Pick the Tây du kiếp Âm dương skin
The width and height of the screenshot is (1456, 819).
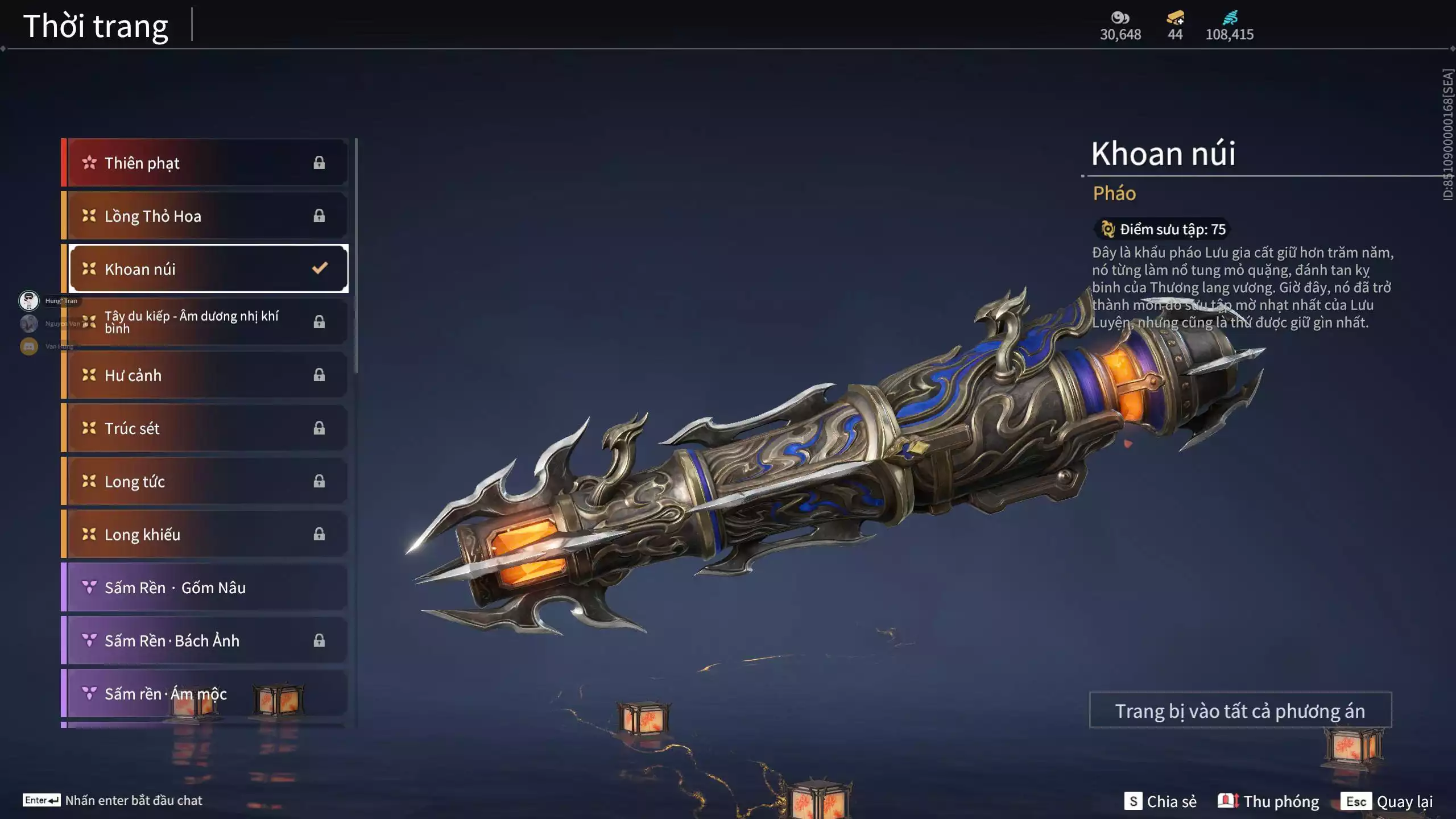point(205,322)
